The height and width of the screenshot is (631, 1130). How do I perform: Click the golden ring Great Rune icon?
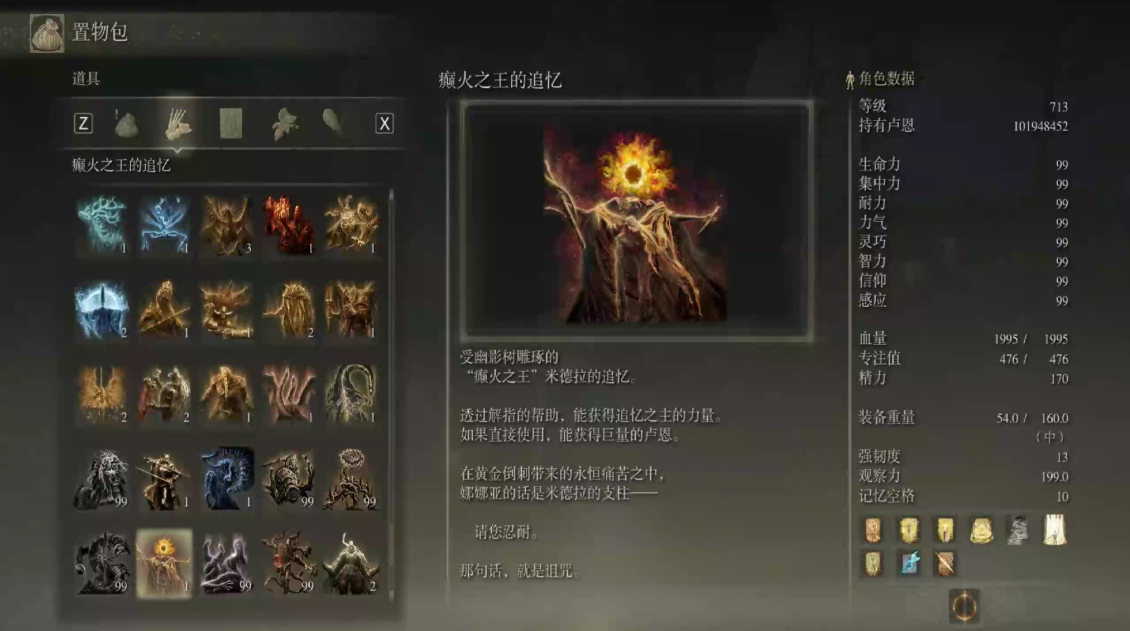[x=964, y=605]
